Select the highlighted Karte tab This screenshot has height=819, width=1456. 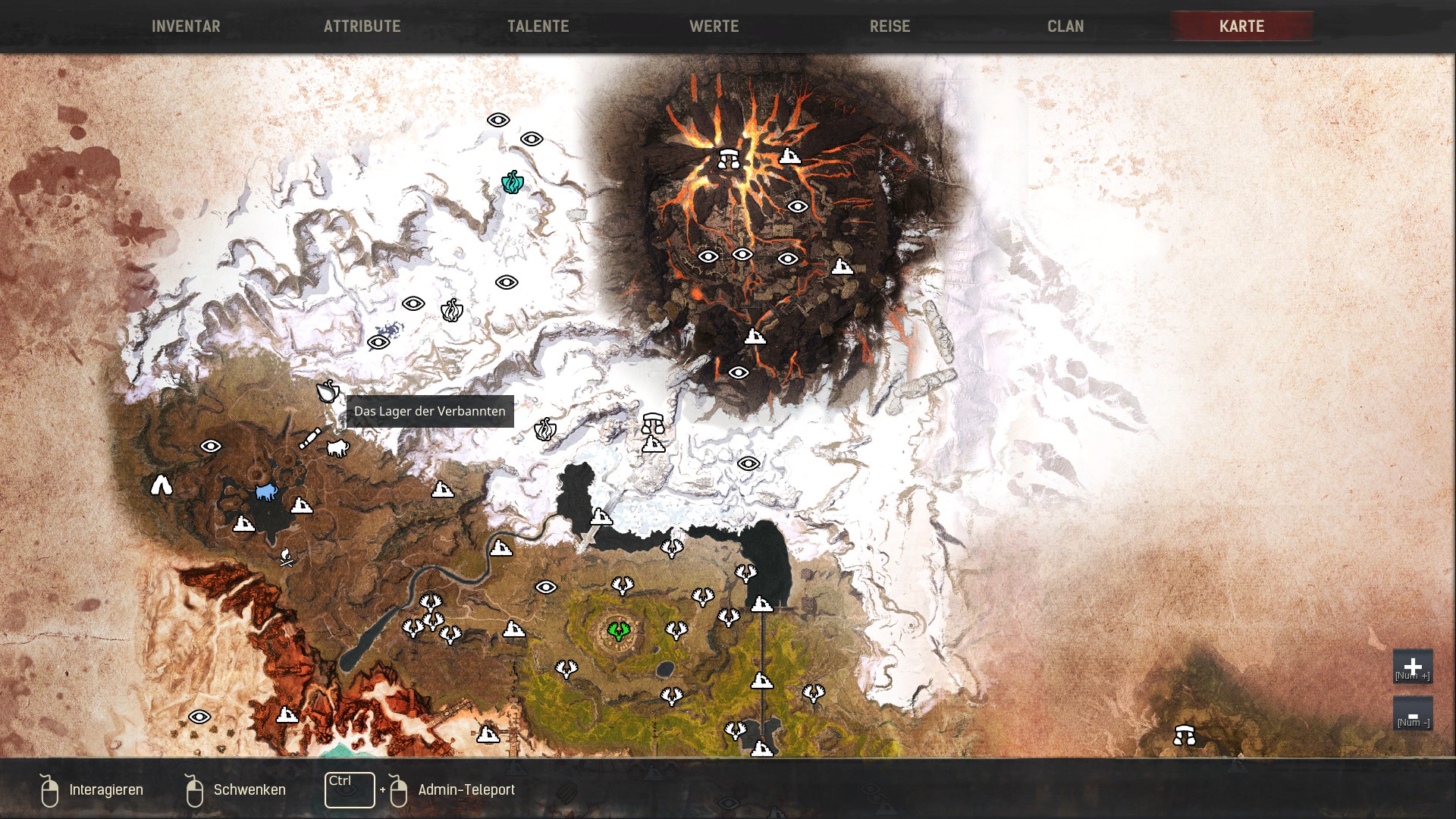pos(1241,27)
